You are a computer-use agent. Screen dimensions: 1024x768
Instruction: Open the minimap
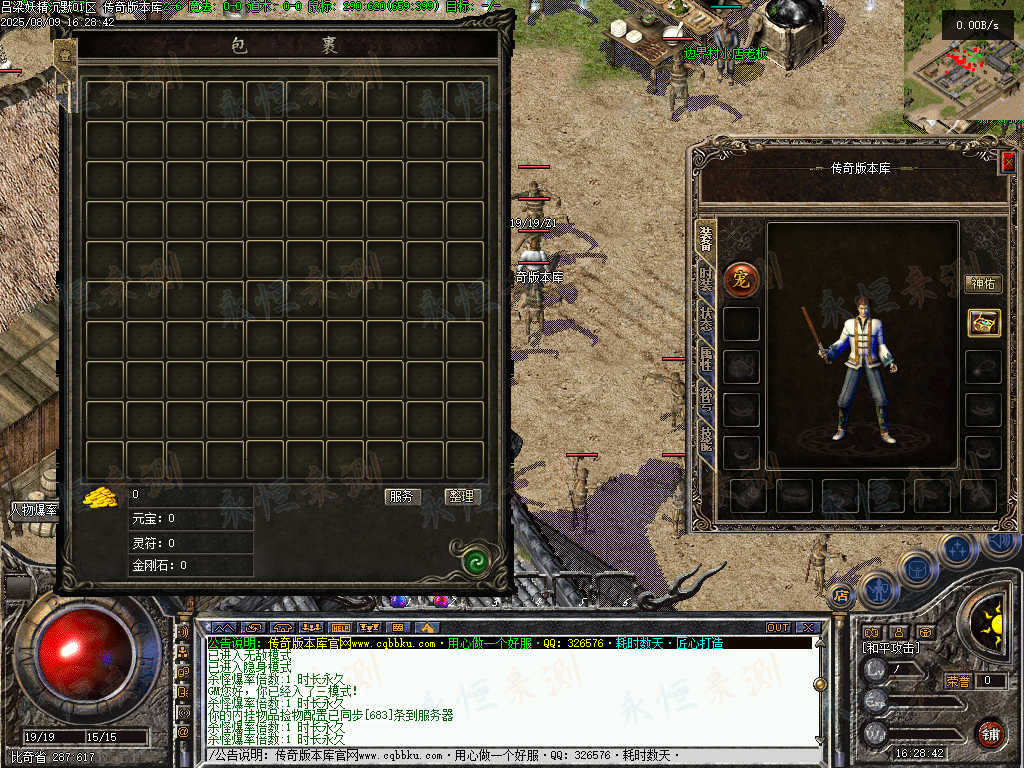click(x=963, y=65)
